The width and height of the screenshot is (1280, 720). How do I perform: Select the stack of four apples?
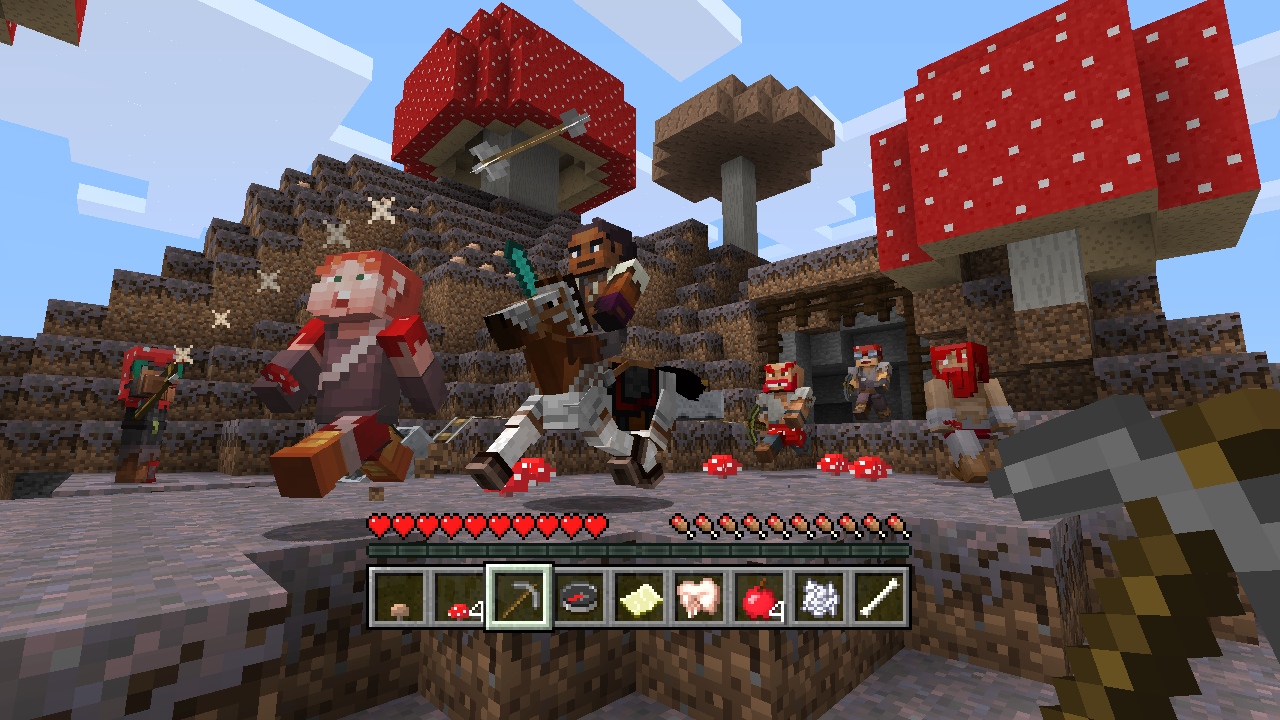click(x=762, y=600)
